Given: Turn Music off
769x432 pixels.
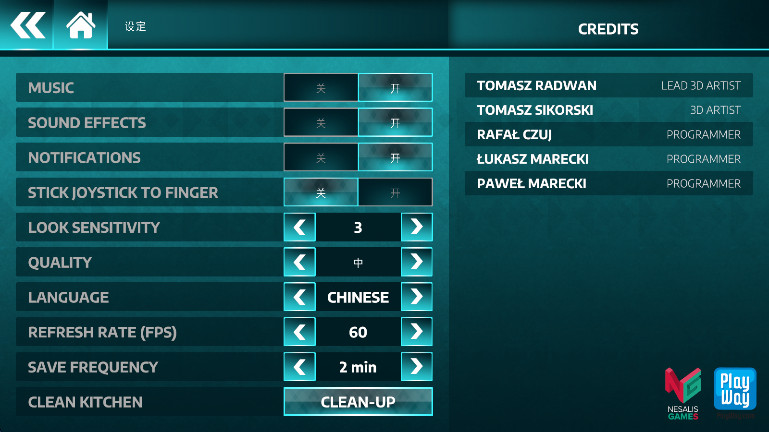Looking at the screenshot, I should click(321, 88).
